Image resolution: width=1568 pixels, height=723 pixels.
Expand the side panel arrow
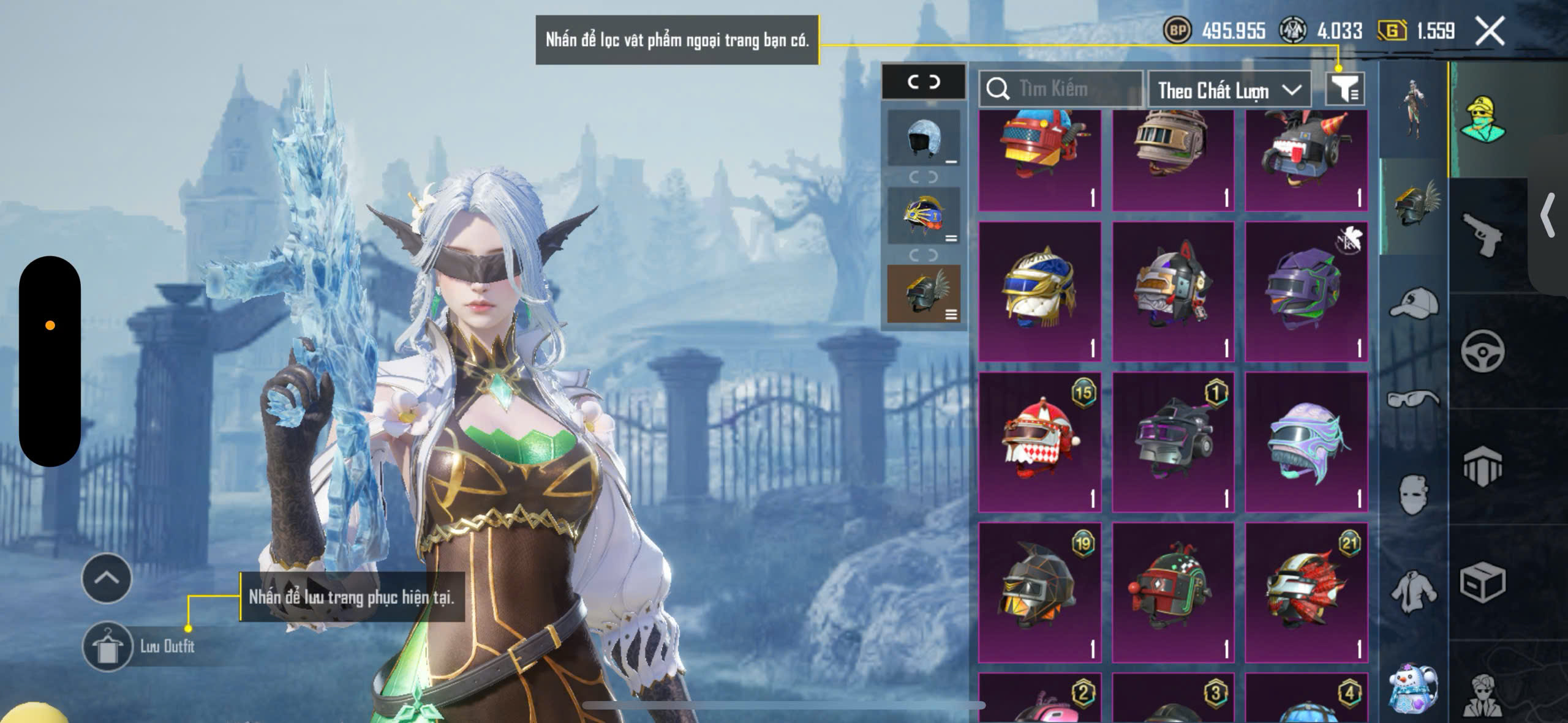pyautogui.click(x=1548, y=214)
